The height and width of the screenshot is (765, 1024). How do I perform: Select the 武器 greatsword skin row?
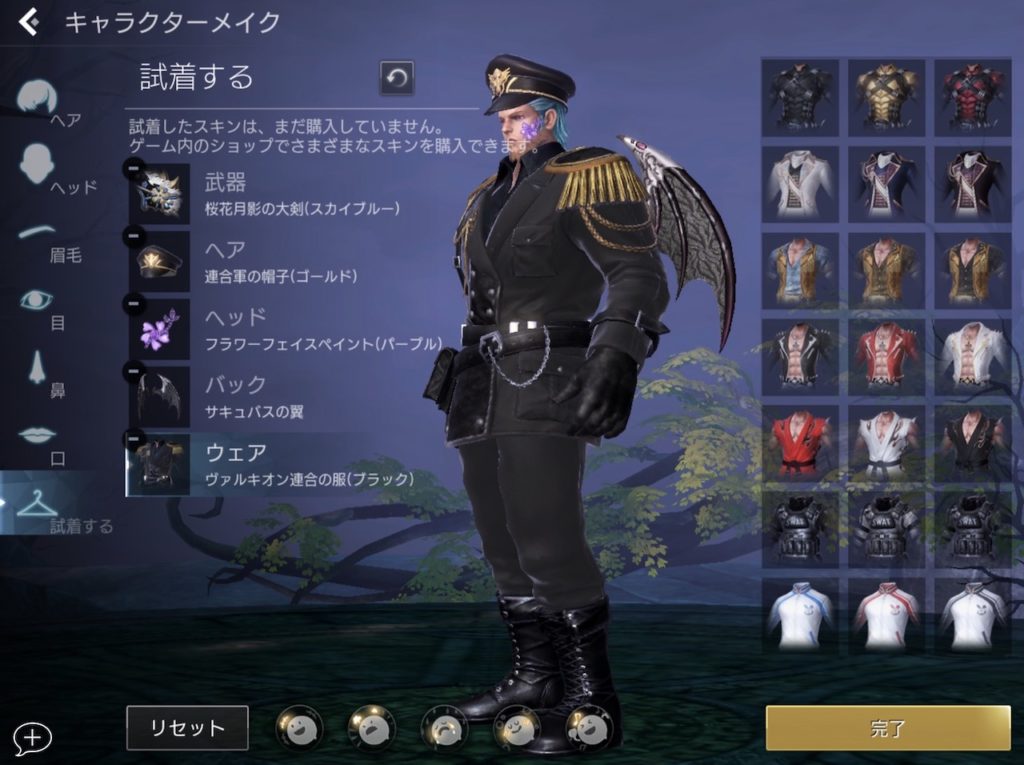[x=290, y=194]
